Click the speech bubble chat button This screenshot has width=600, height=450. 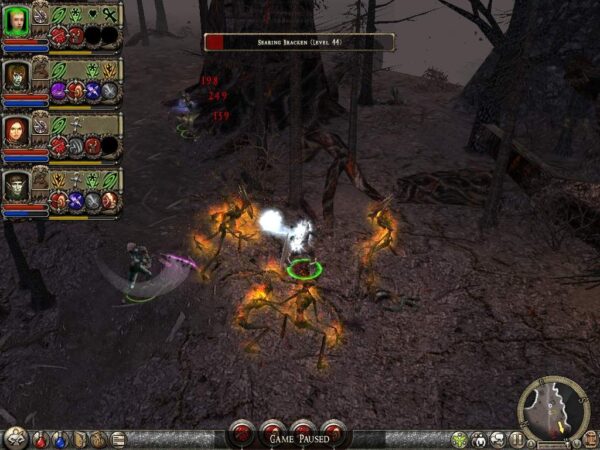point(498,439)
